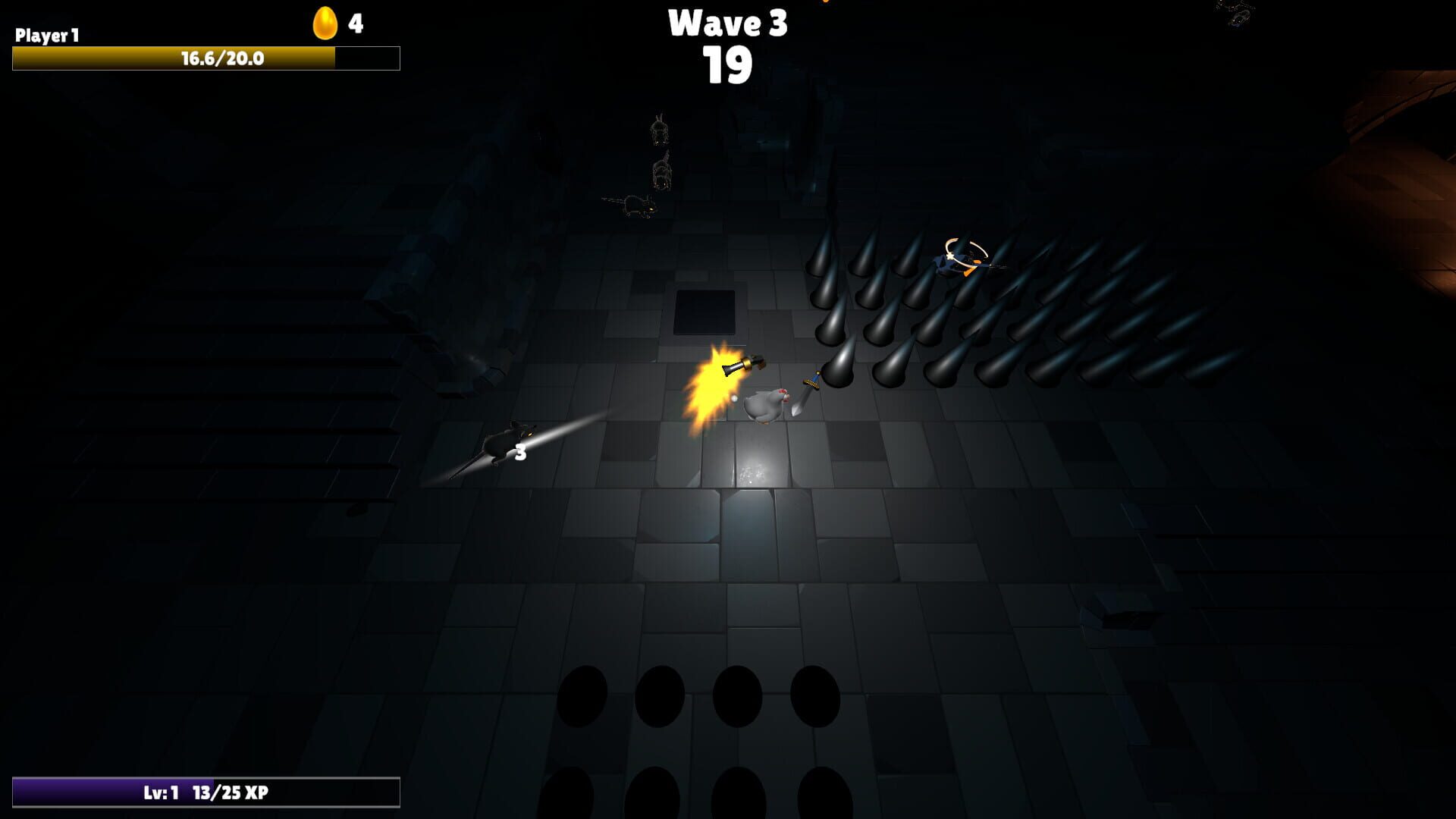The width and height of the screenshot is (1456, 819).
Task: Click the Lv:1 13/25 XP bar
Action: pos(205,791)
